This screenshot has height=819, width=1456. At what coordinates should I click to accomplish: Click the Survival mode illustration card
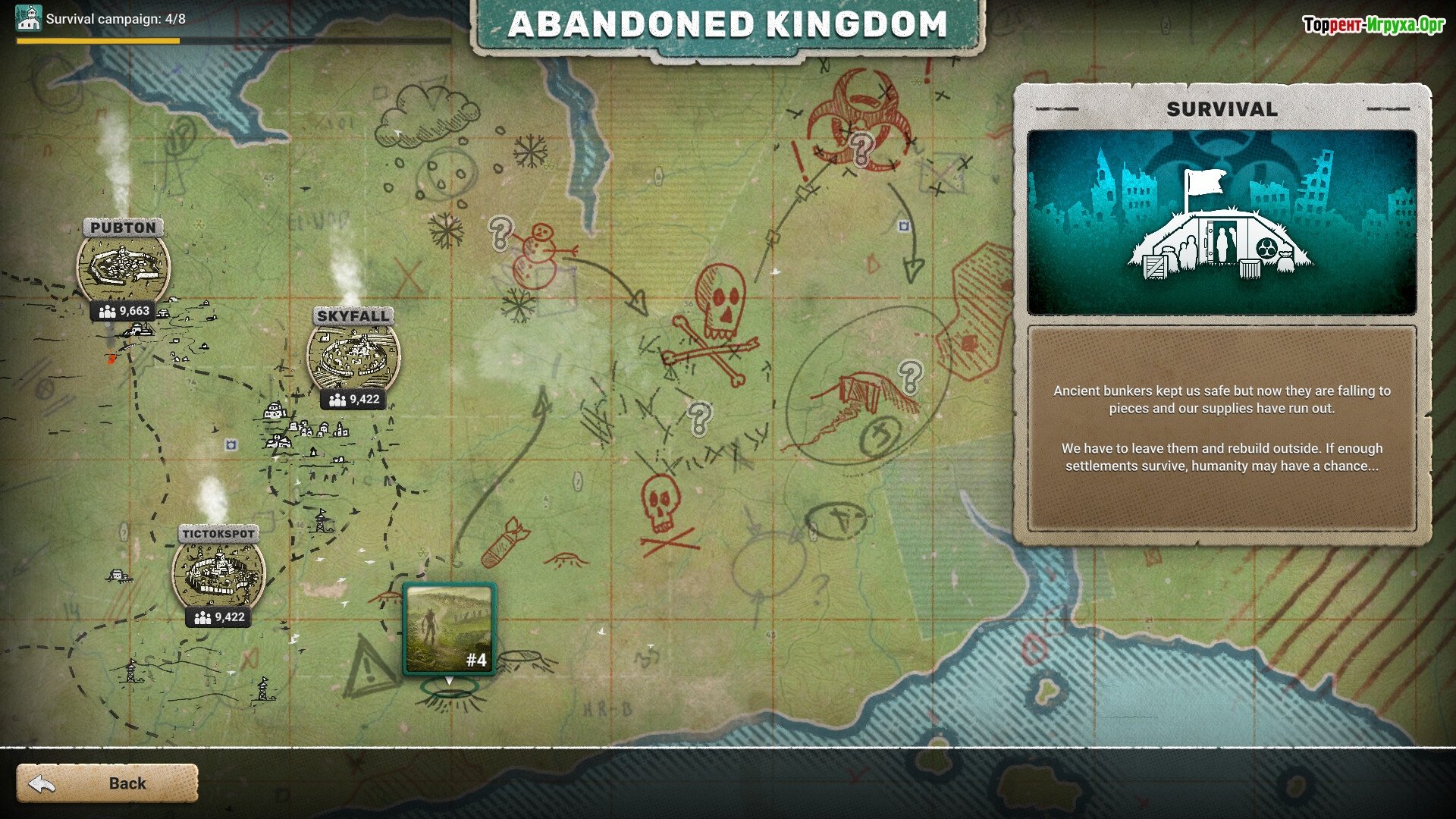pyautogui.click(x=1222, y=222)
